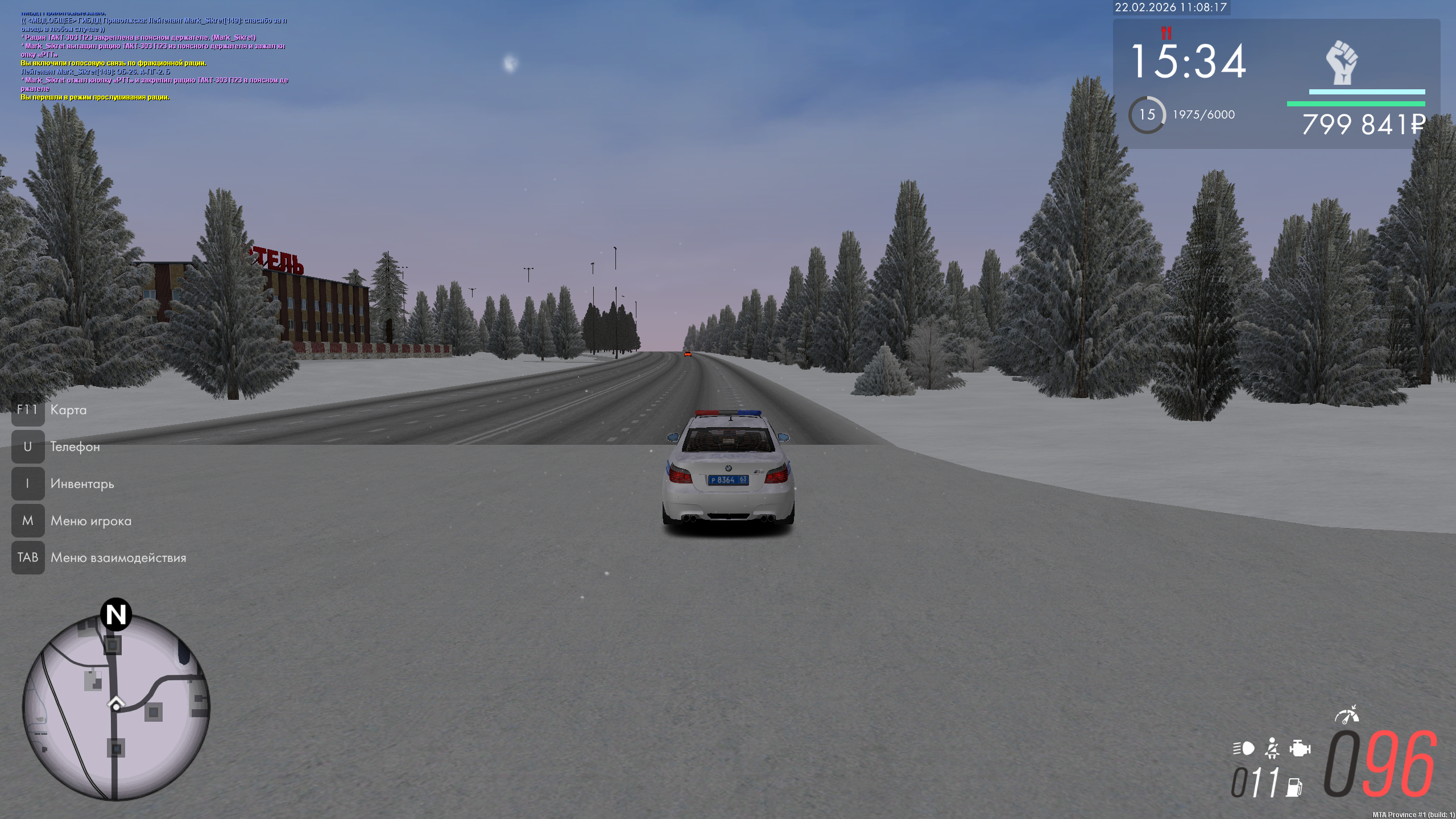Select the level 15 circle indicator
1456x819 pixels.
1147,115
